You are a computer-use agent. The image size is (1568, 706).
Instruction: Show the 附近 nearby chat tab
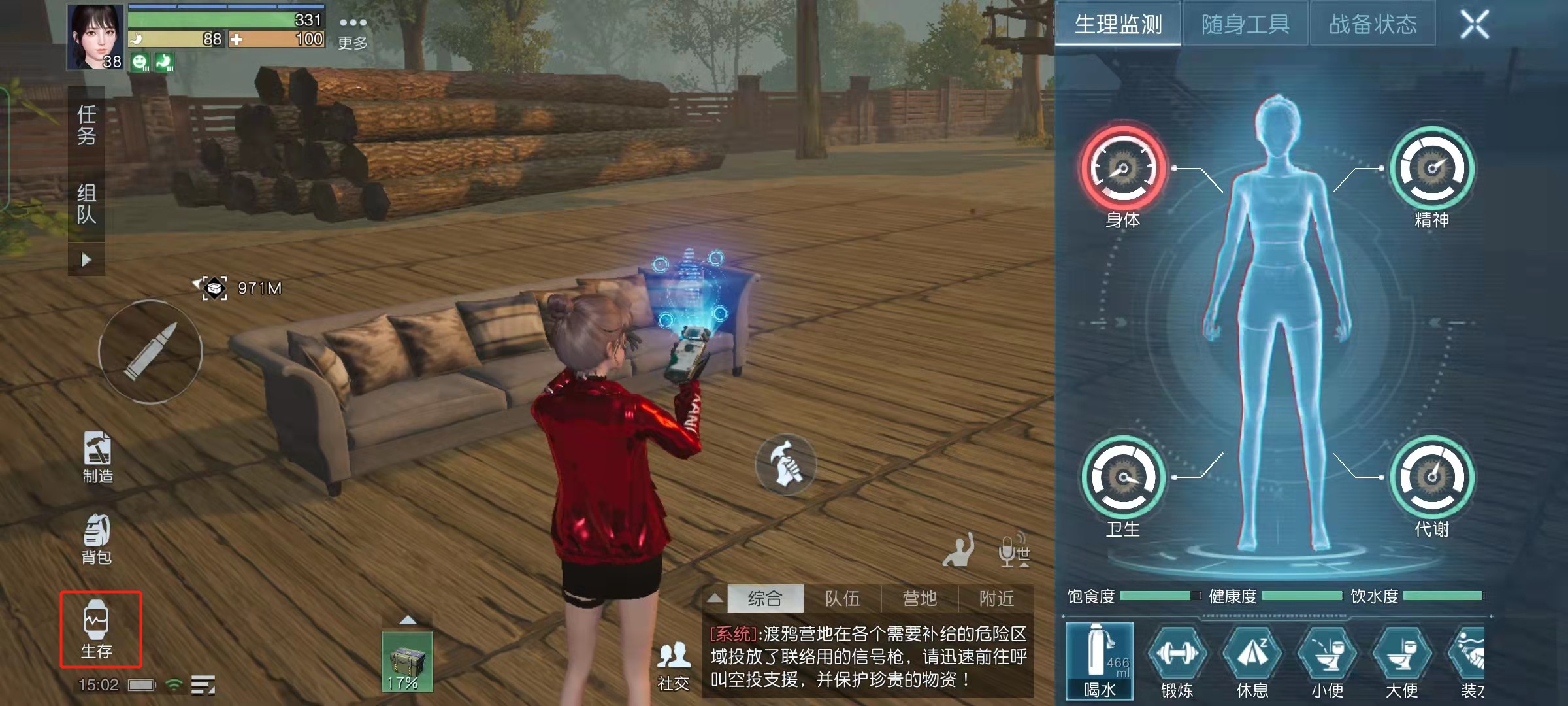996,598
